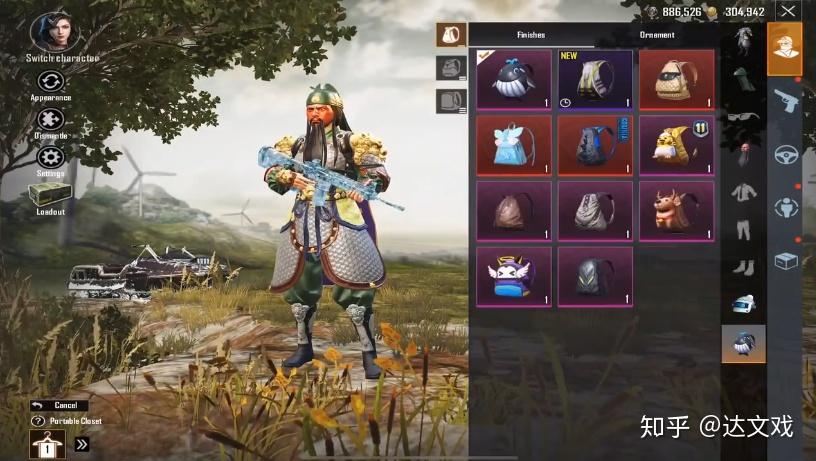Viewport: 816px width, 461px height.
Task: Open the inventory Settings gear
Action: click(50, 157)
